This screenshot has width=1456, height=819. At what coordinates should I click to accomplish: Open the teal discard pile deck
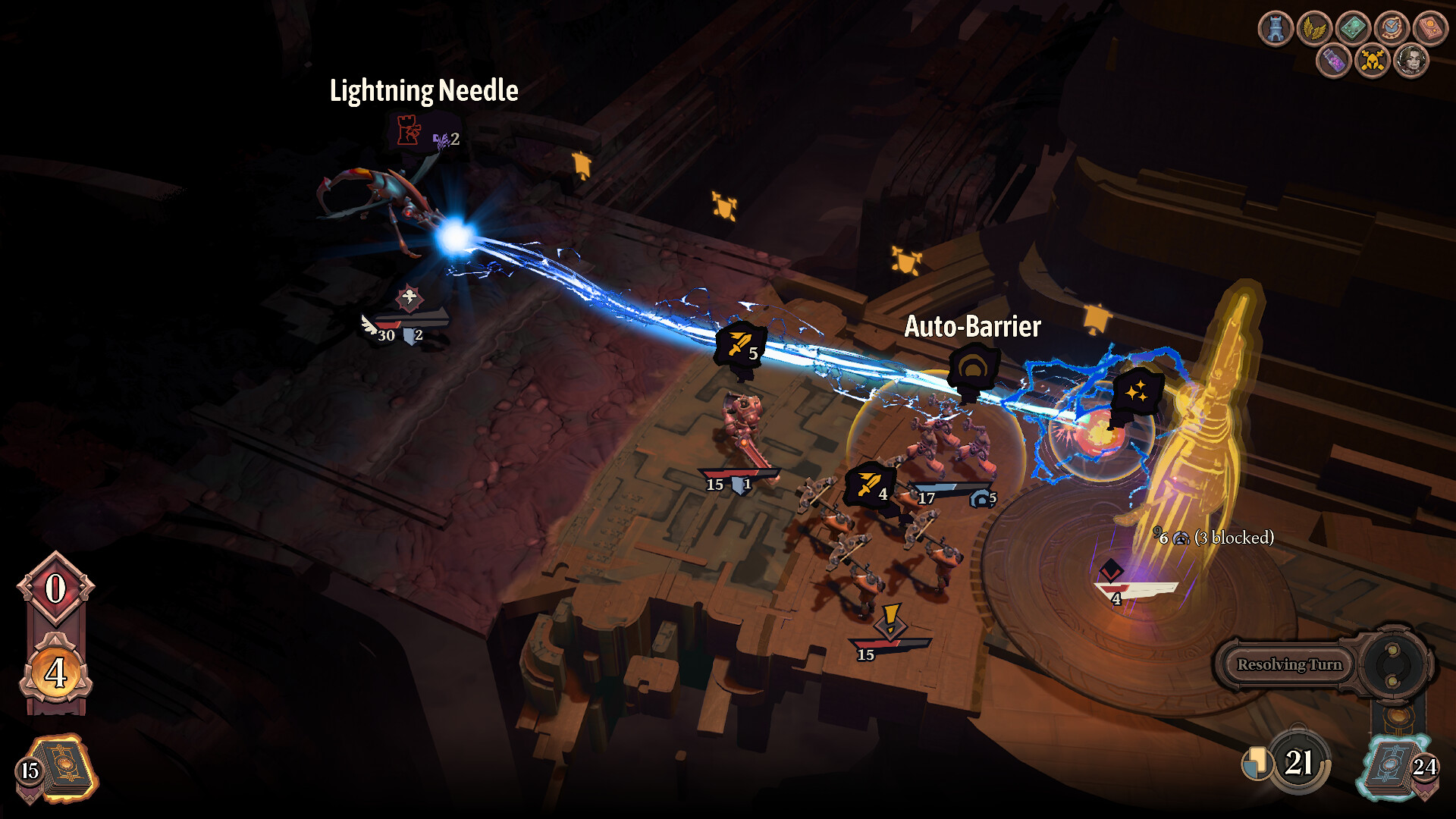click(1391, 769)
